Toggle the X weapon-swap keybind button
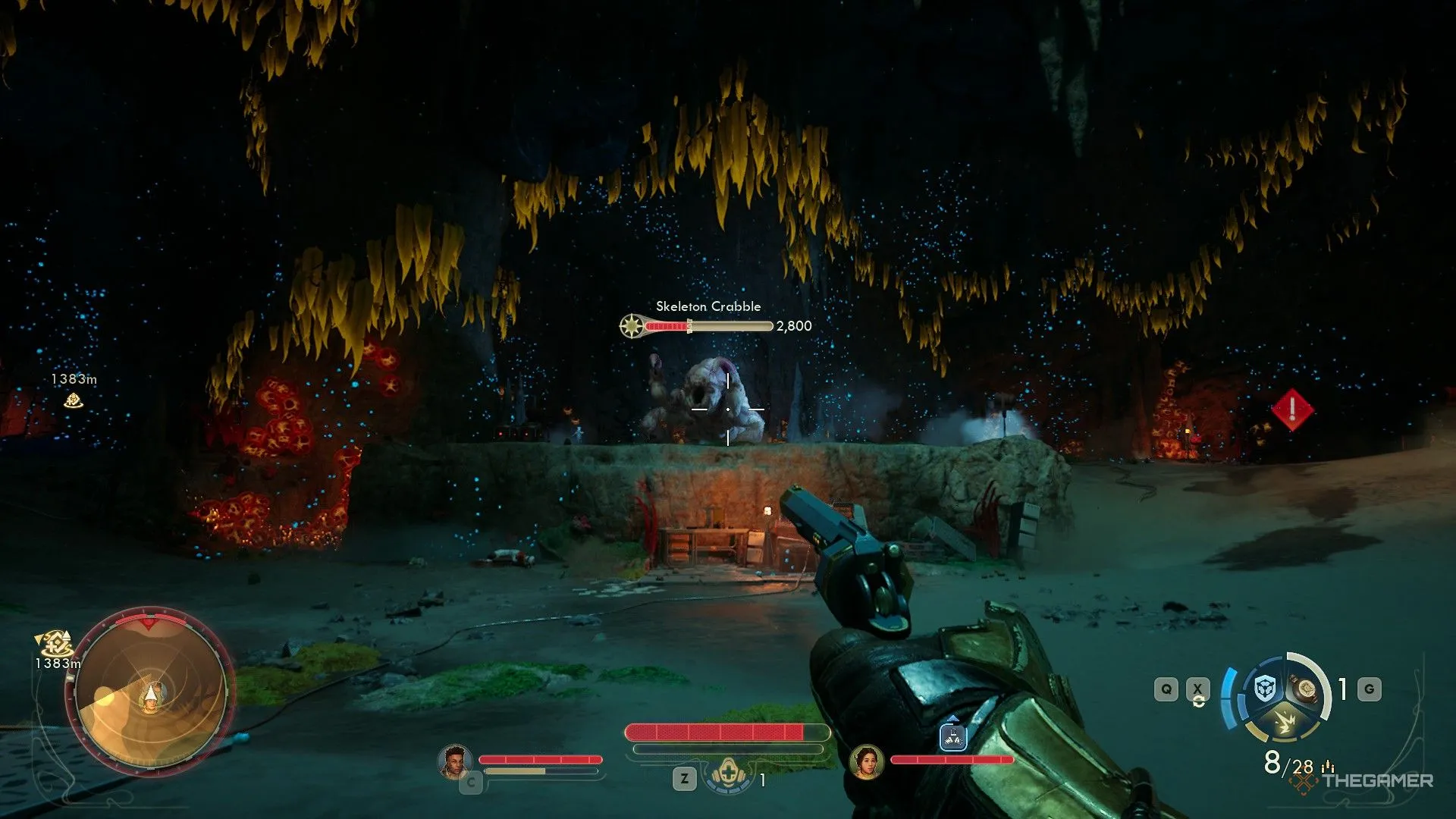Viewport: 1456px width, 819px height. click(x=1197, y=689)
